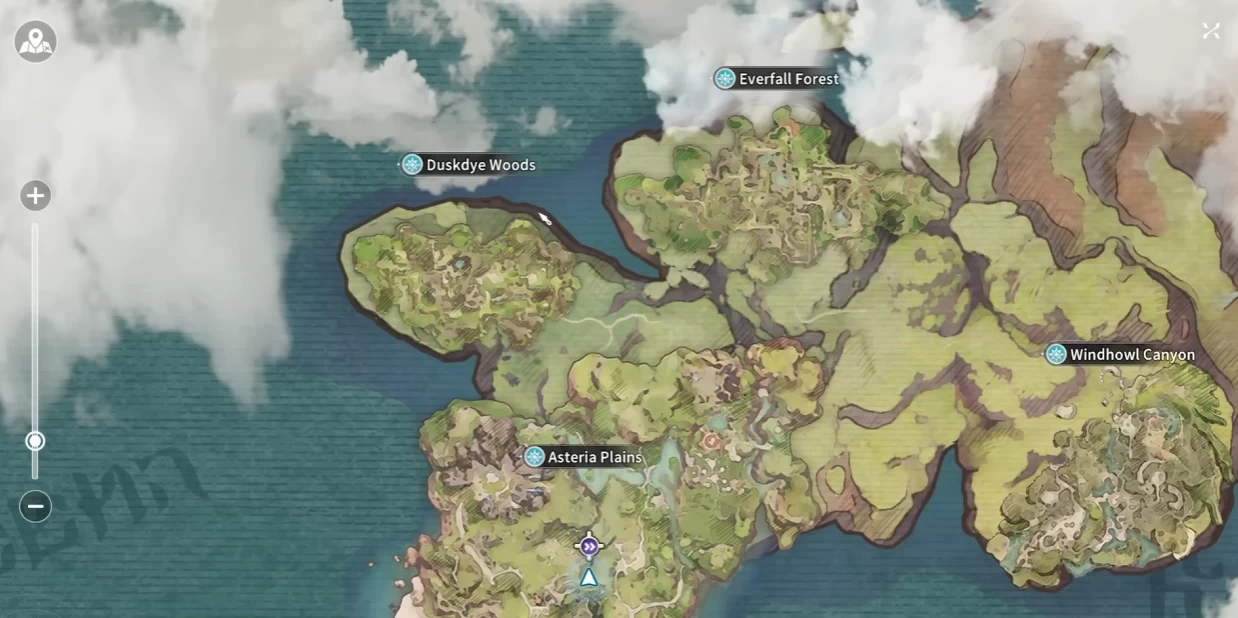1238x618 pixels.
Task: Click the purple double-arrow map marker
Action: pos(589,546)
